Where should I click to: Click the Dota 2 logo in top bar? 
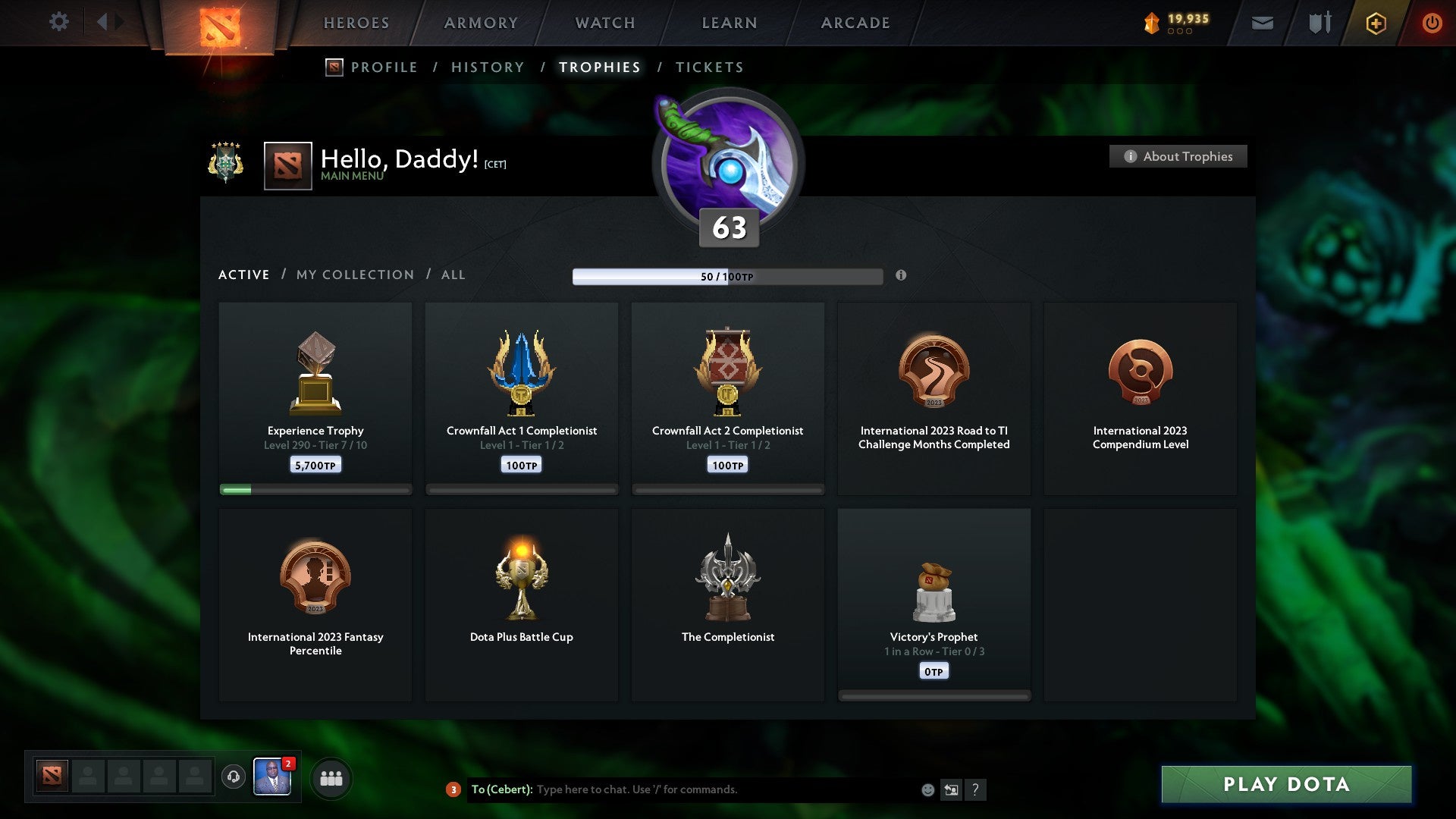221,23
